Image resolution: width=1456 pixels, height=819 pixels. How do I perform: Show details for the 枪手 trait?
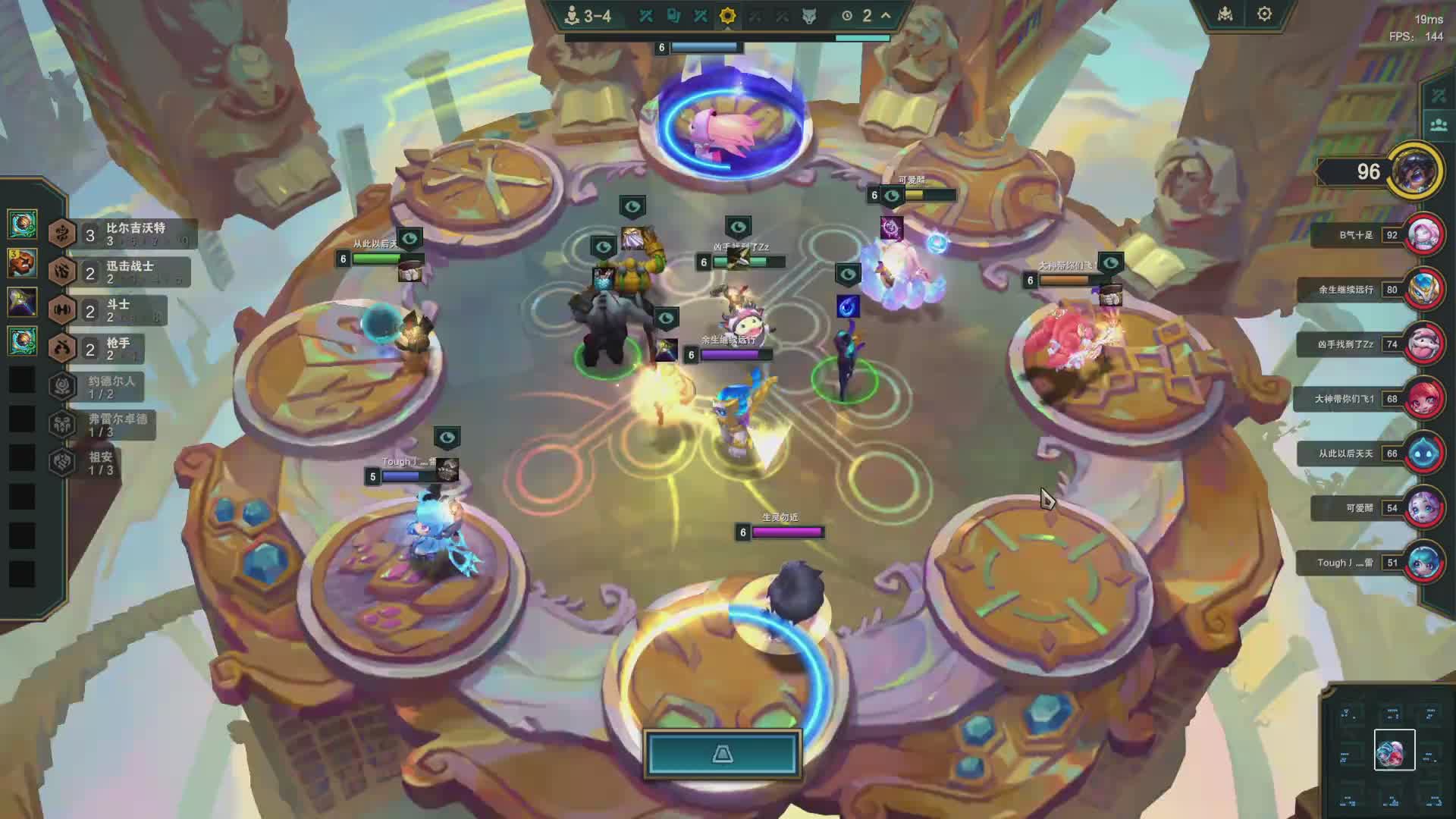click(x=105, y=348)
